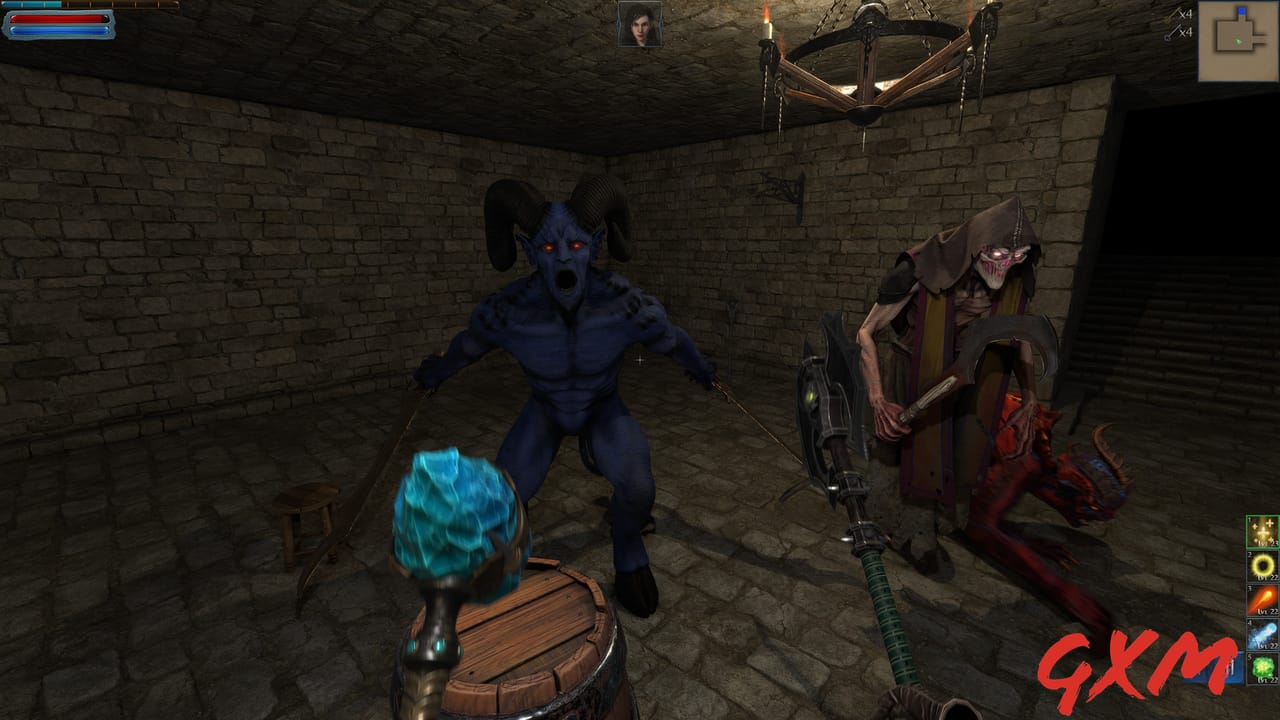Image resolution: width=1280 pixels, height=720 pixels.
Task: Activate the green poison spell in slot 5
Action: pyautogui.click(x=1261, y=665)
